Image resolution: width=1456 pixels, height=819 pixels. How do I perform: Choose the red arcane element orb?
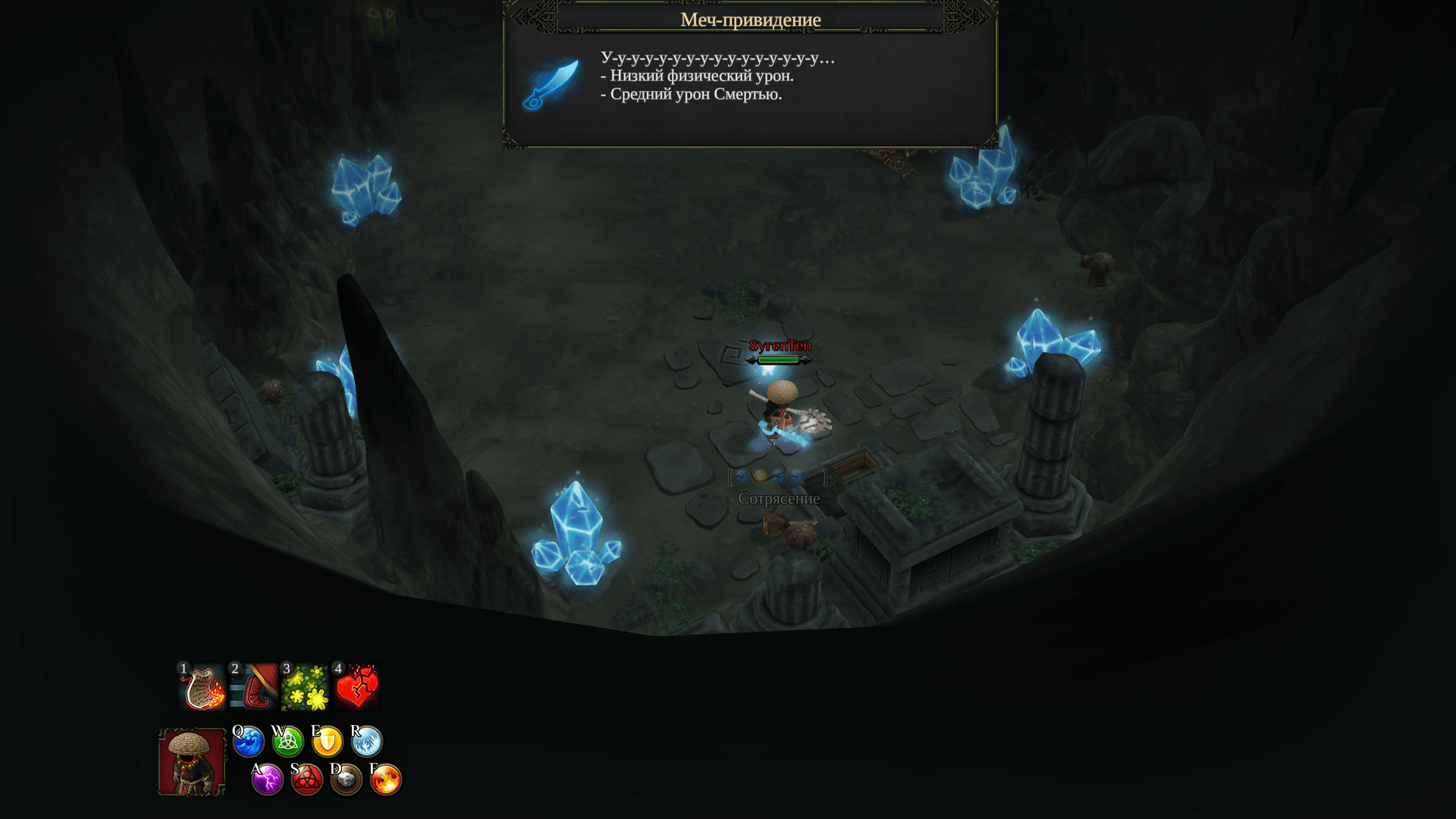pos(307,780)
